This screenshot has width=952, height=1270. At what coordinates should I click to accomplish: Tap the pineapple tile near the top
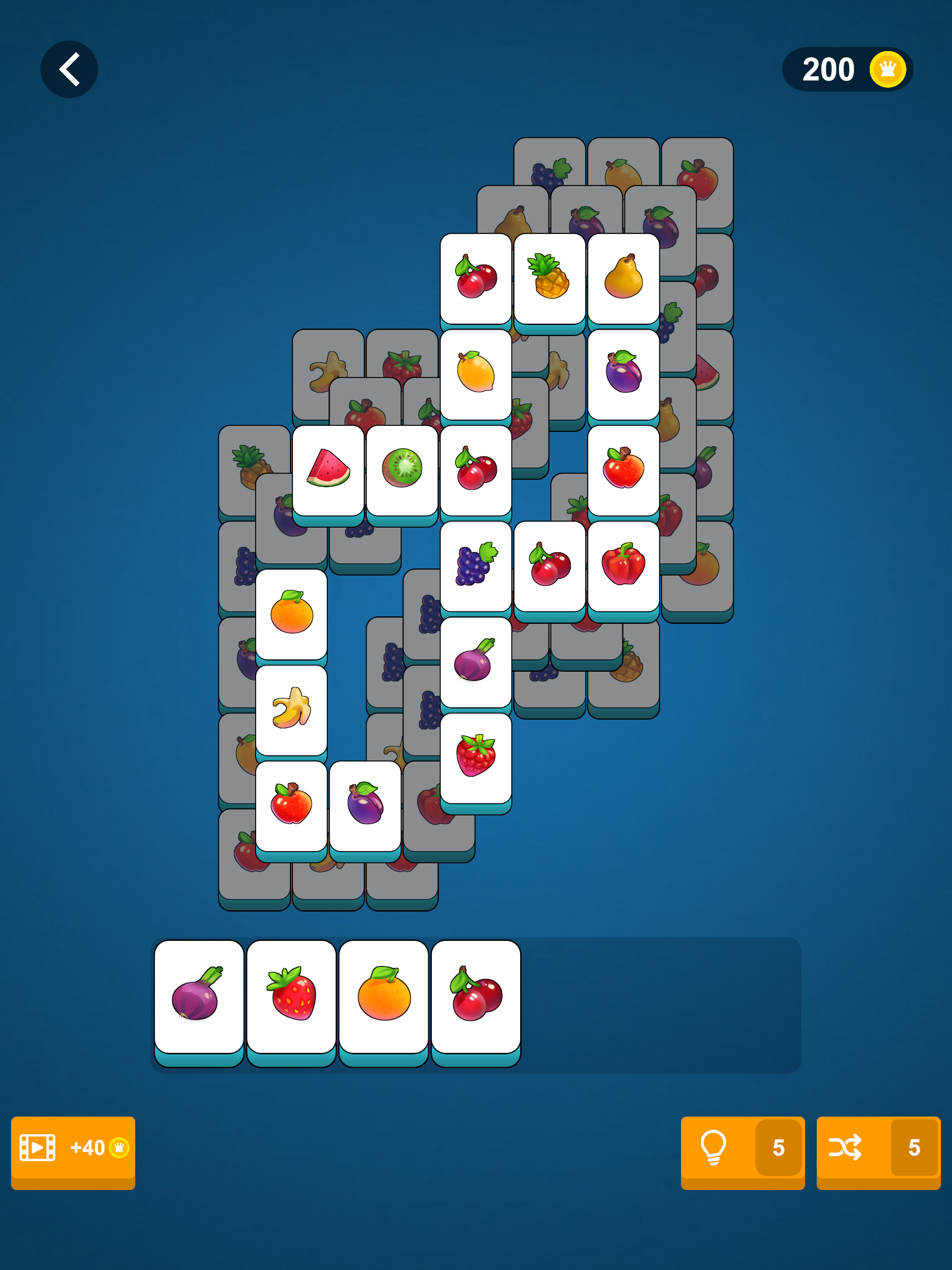(549, 279)
